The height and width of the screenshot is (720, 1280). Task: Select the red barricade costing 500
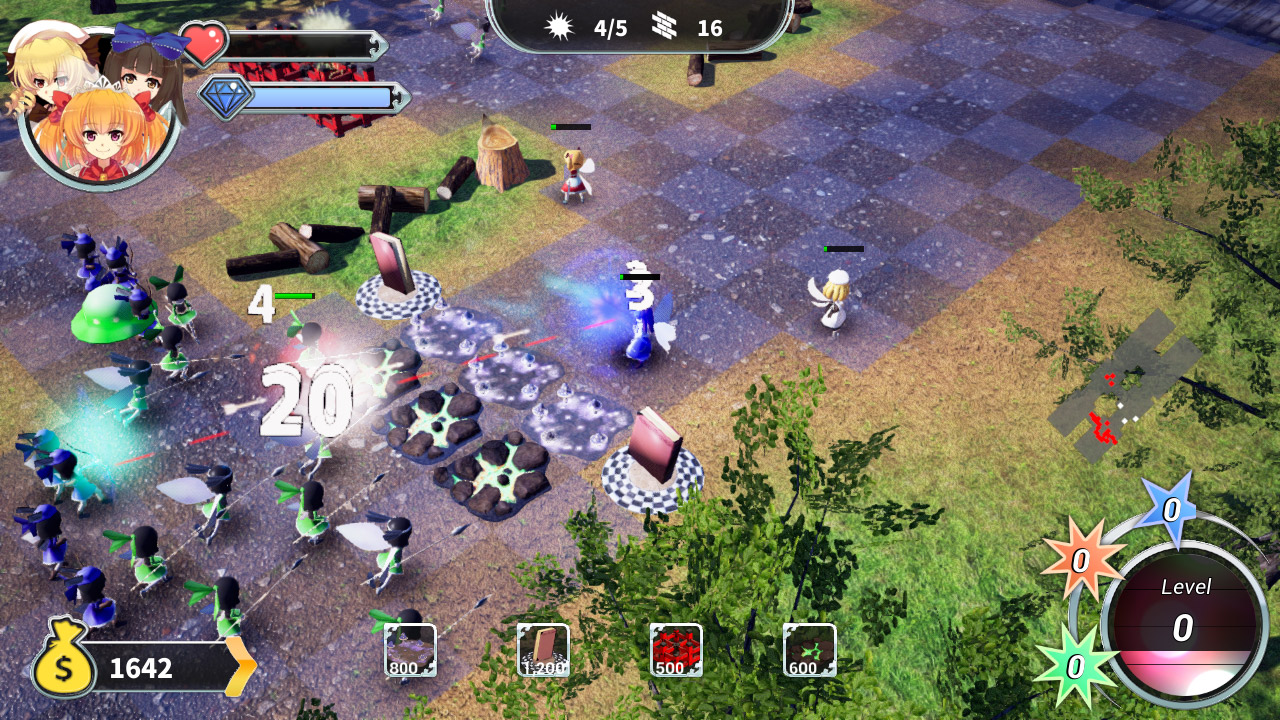(676, 650)
